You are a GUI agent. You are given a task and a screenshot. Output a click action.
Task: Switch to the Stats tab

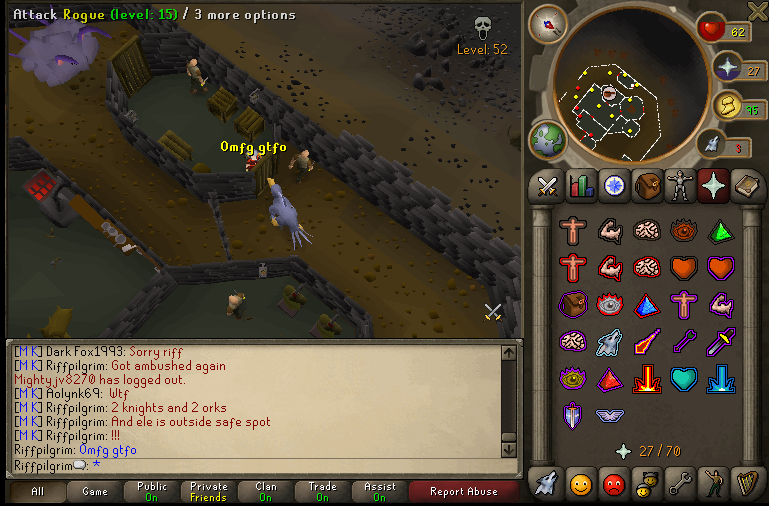tap(580, 186)
